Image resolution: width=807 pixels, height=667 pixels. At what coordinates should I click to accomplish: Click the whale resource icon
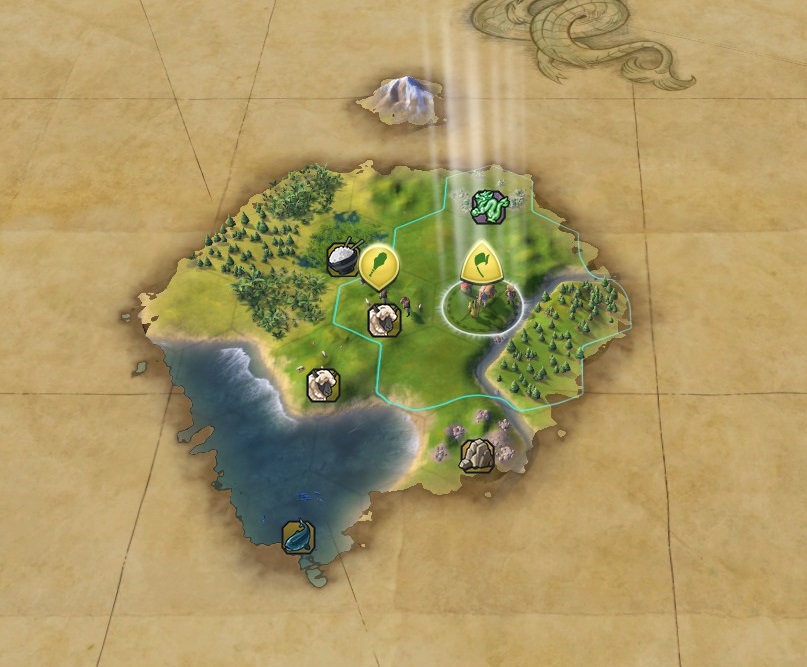point(297,536)
